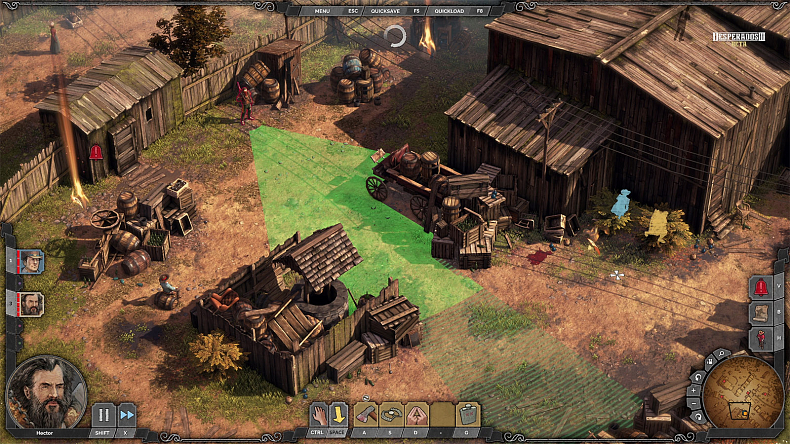This screenshot has width=790, height=444.
Task: Select the bearded character portrait in party list
Action: point(31,302)
